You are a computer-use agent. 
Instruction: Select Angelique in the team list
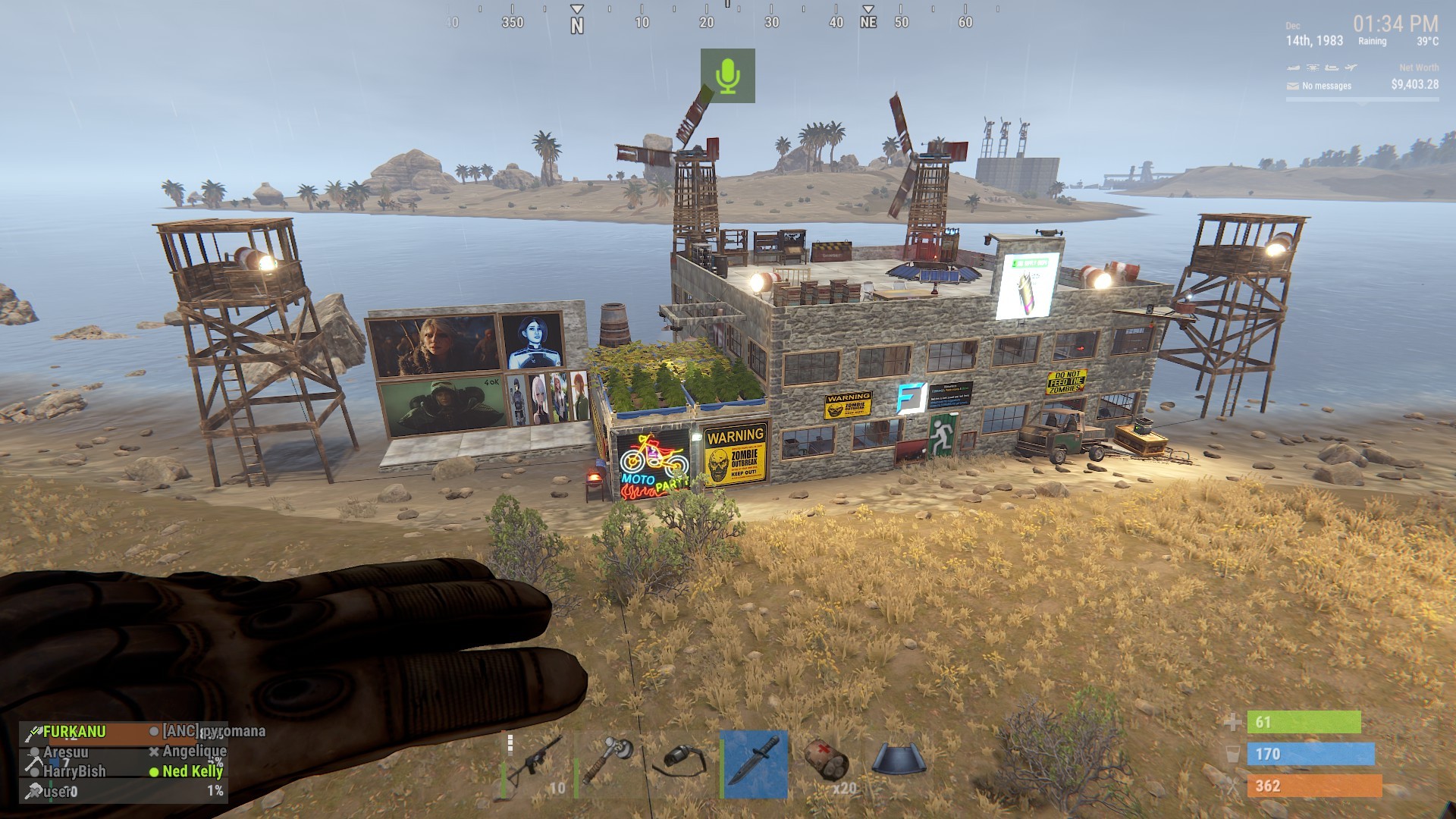194,752
